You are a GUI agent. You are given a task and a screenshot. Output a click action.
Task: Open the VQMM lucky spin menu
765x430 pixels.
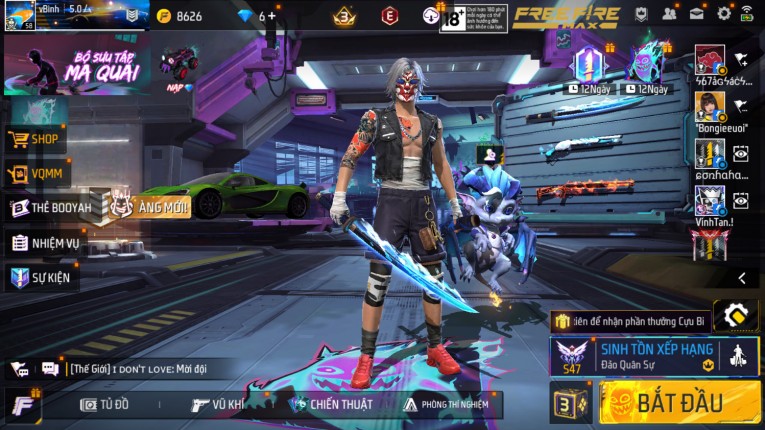(36, 174)
